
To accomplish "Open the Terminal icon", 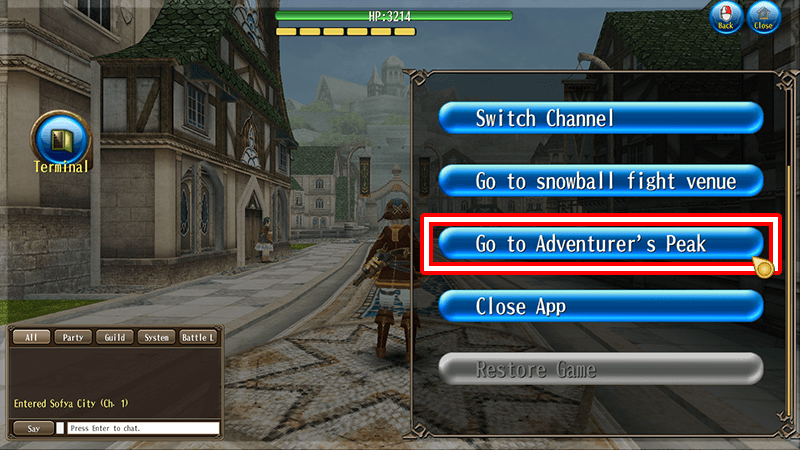I will click(62, 139).
